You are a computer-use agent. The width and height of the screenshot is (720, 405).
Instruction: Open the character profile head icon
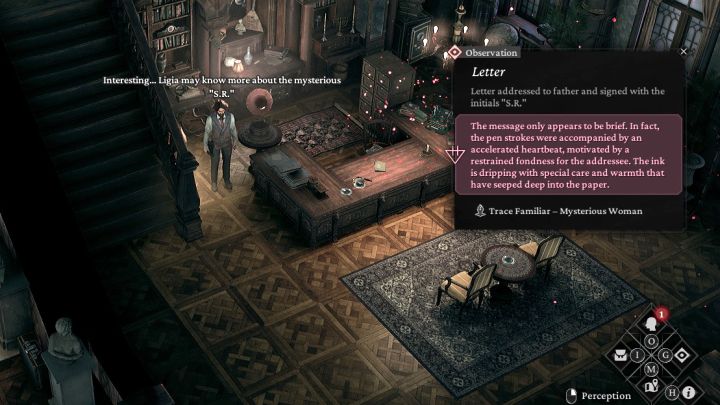click(x=651, y=324)
